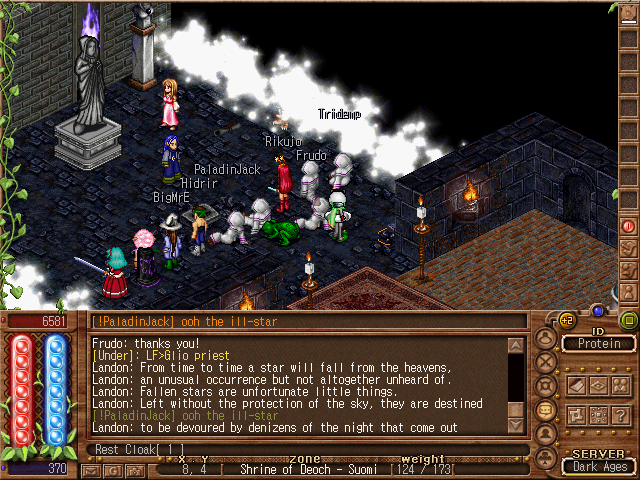Screen dimensions: 640x480
Task: Click the green square round button
Action: click(628, 320)
